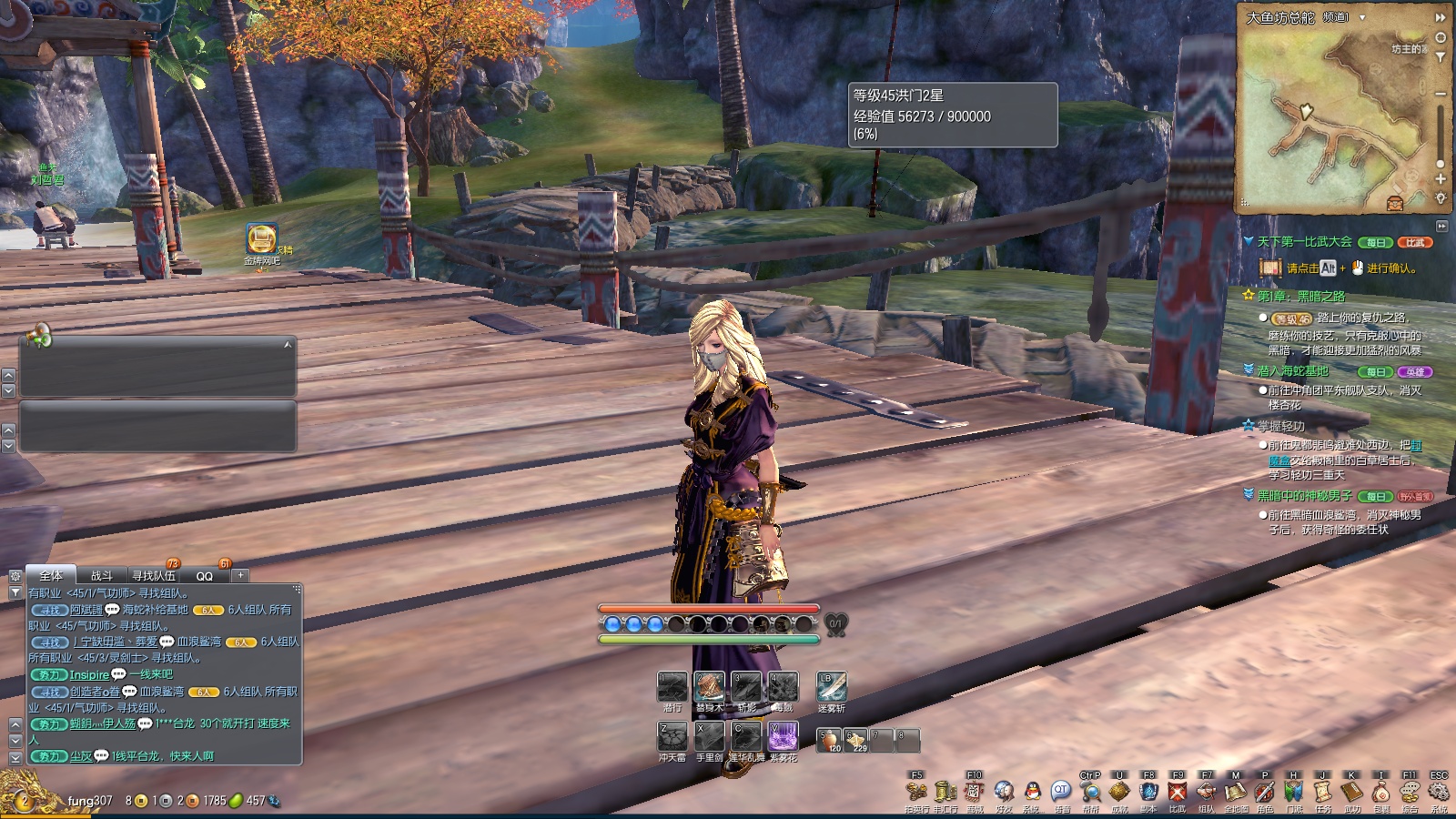Use the potion jar in slot 5
Screen dimensions: 1456x819
click(x=829, y=741)
